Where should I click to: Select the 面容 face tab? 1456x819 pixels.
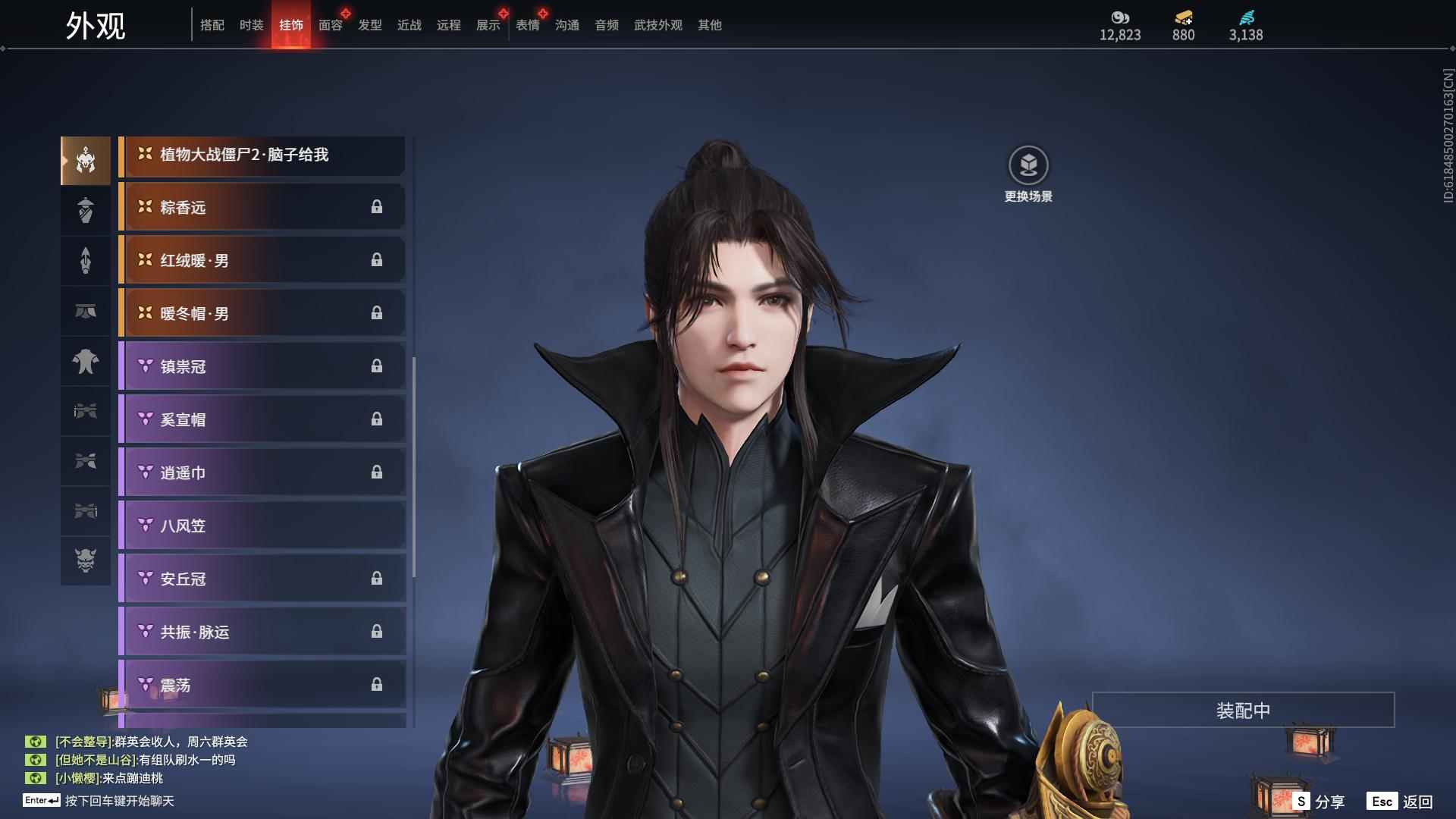pyautogui.click(x=330, y=25)
